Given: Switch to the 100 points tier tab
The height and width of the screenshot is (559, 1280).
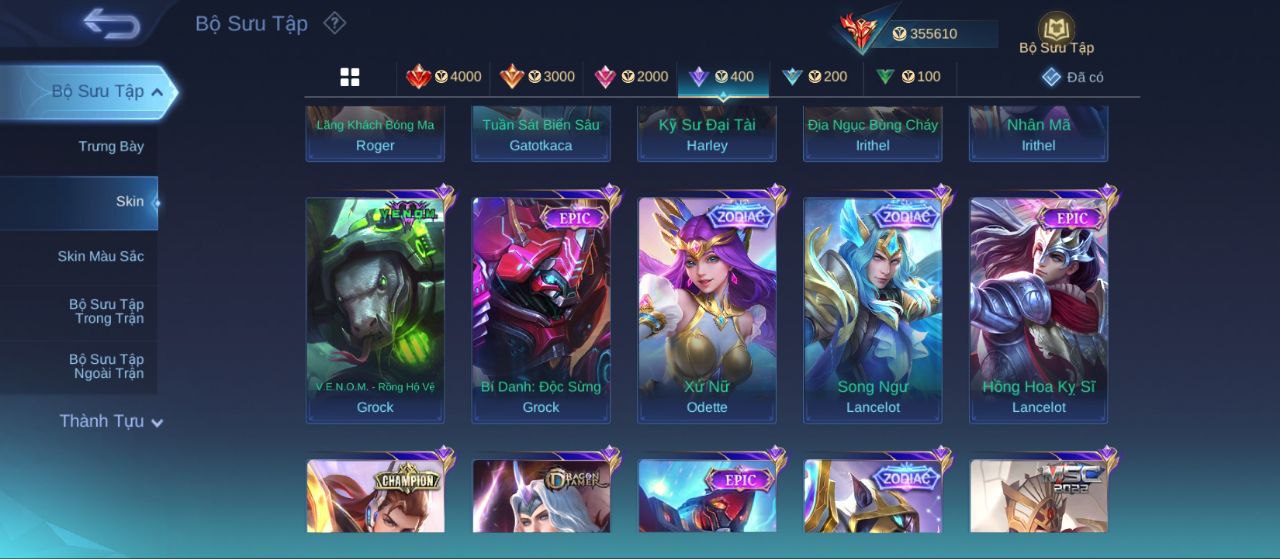Looking at the screenshot, I should (x=909, y=77).
